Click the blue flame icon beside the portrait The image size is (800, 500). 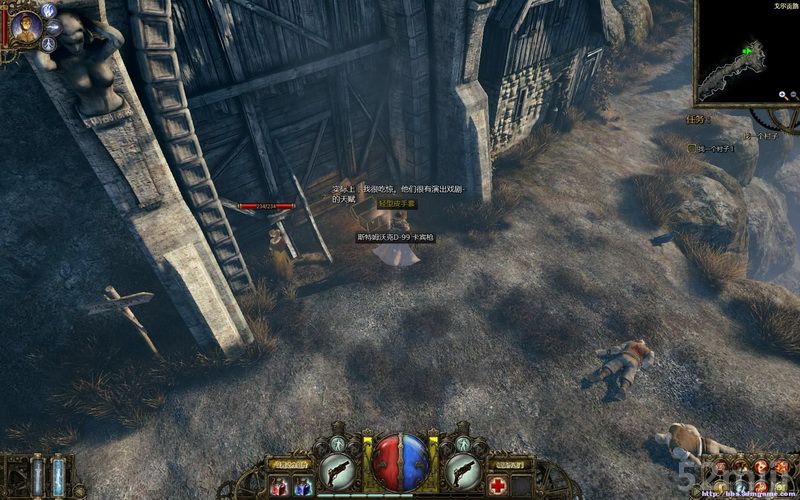(x=49, y=10)
